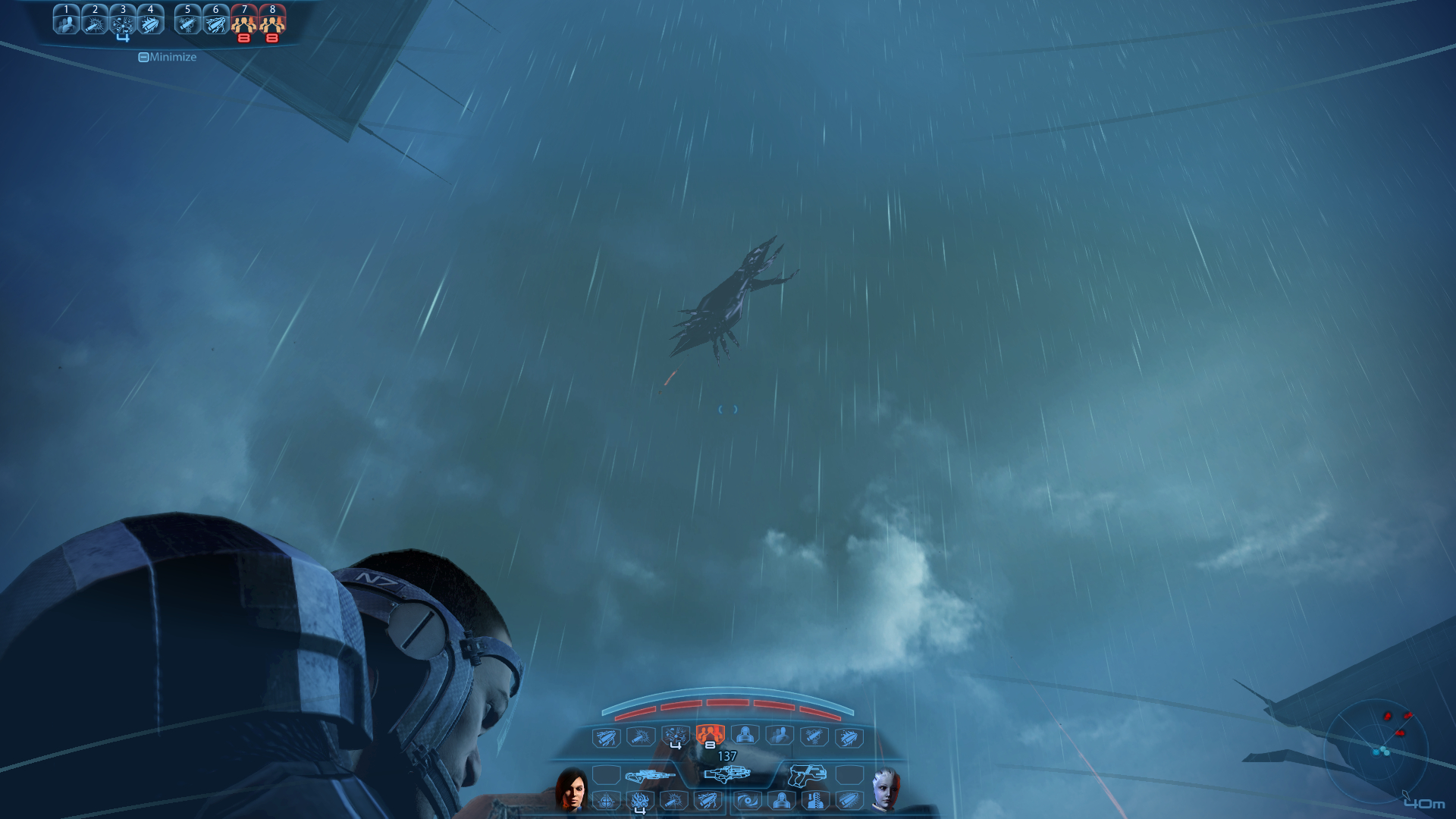The height and width of the screenshot is (819, 1456).
Task: Choose the dark-haired squadmate portrait
Action: coord(571,789)
